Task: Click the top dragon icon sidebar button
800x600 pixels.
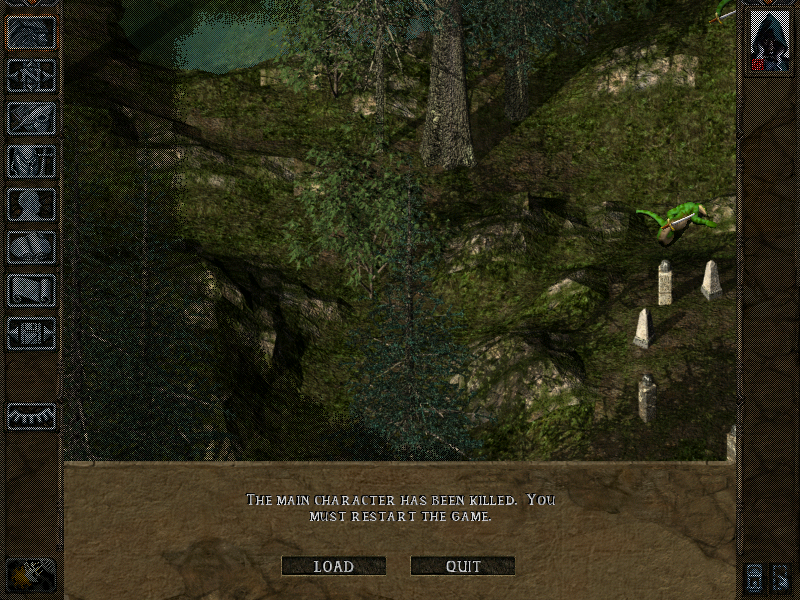Action: point(31,33)
